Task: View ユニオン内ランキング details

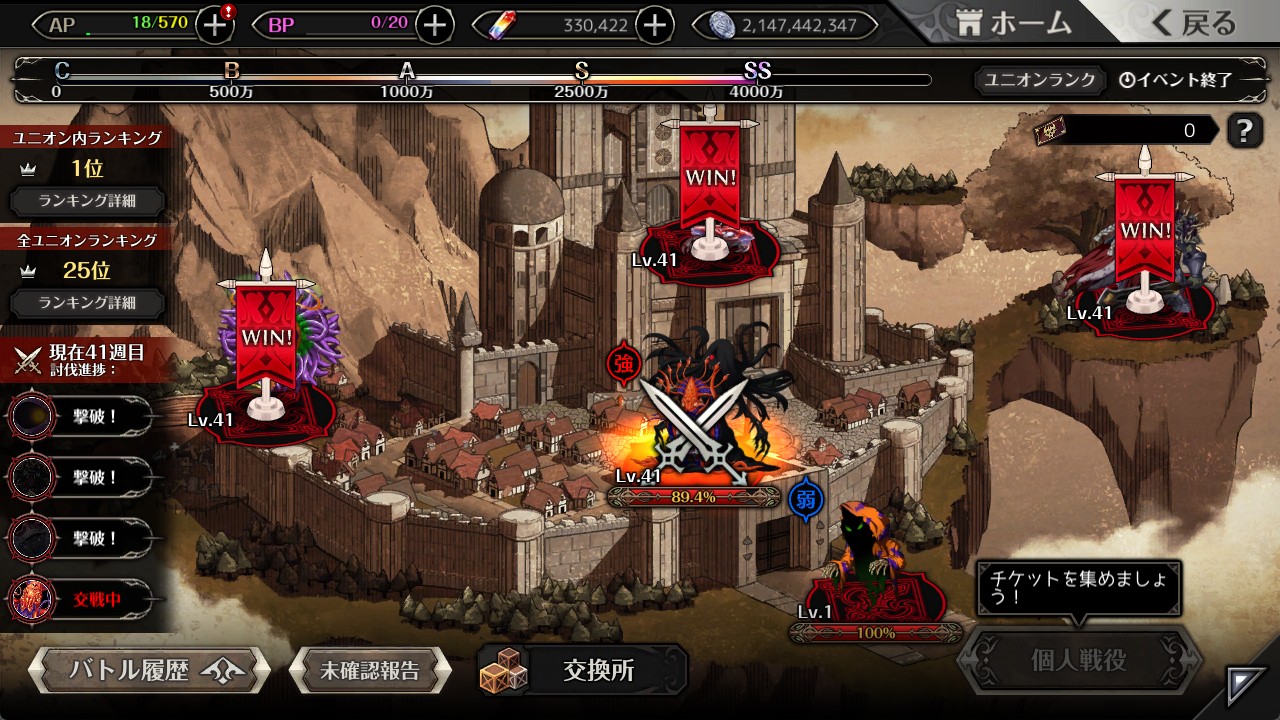Action: (87, 201)
